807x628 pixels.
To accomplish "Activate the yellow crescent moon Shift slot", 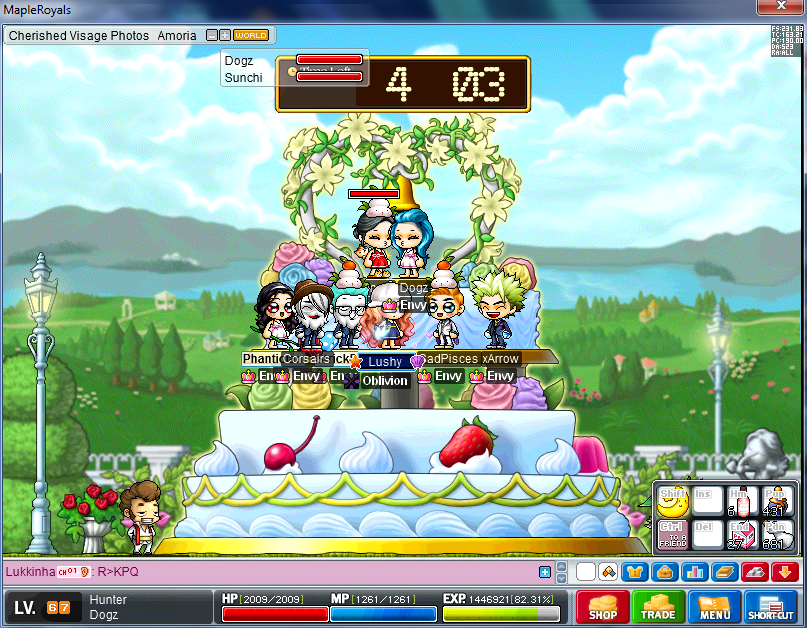I will [671, 501].
